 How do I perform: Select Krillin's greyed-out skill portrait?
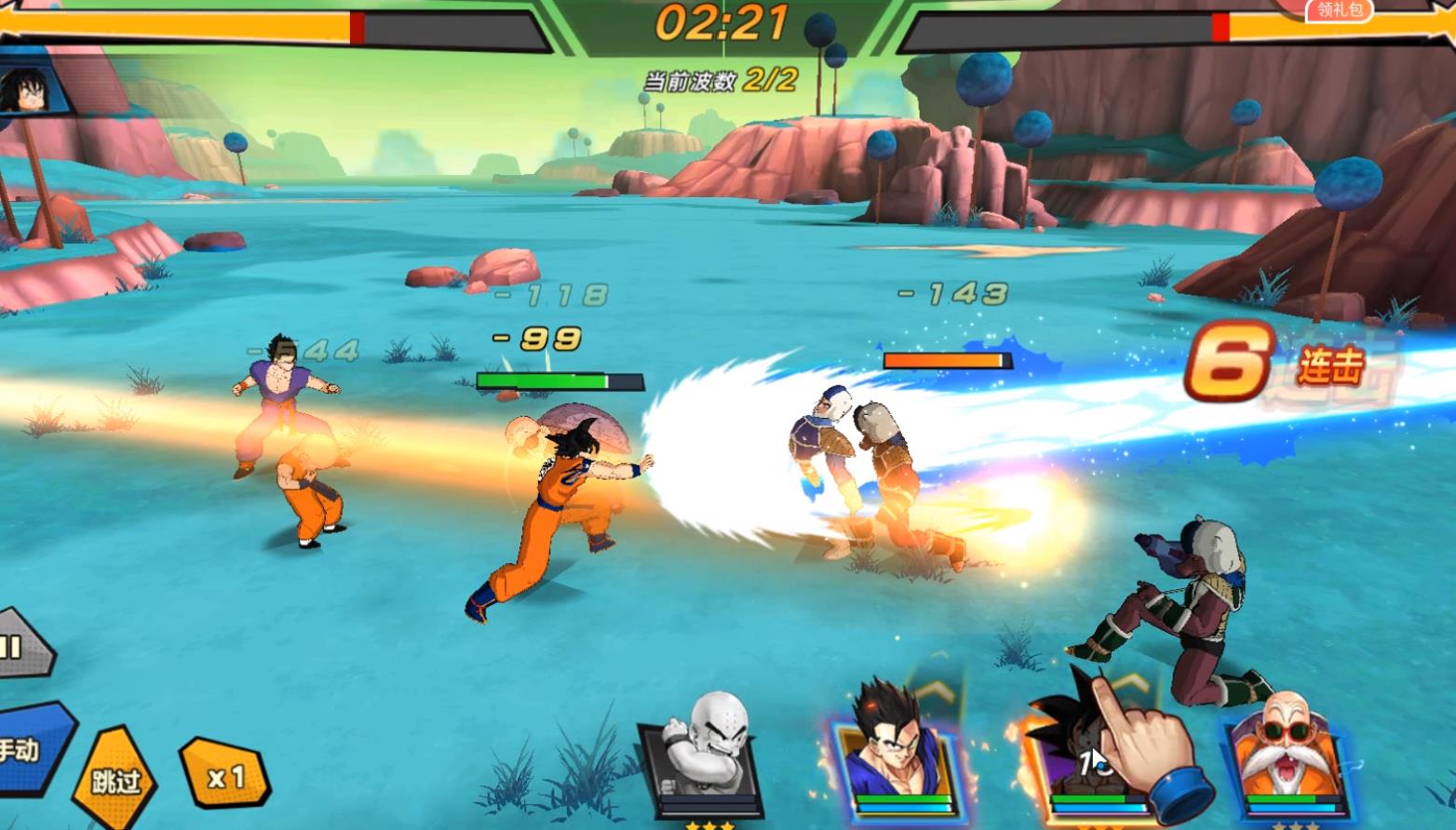pos(702,757)
